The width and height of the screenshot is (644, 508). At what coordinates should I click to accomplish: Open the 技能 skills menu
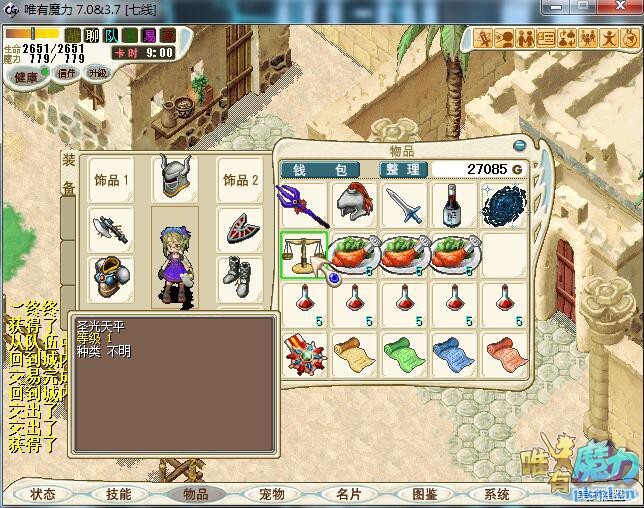(x=119, y=494)
